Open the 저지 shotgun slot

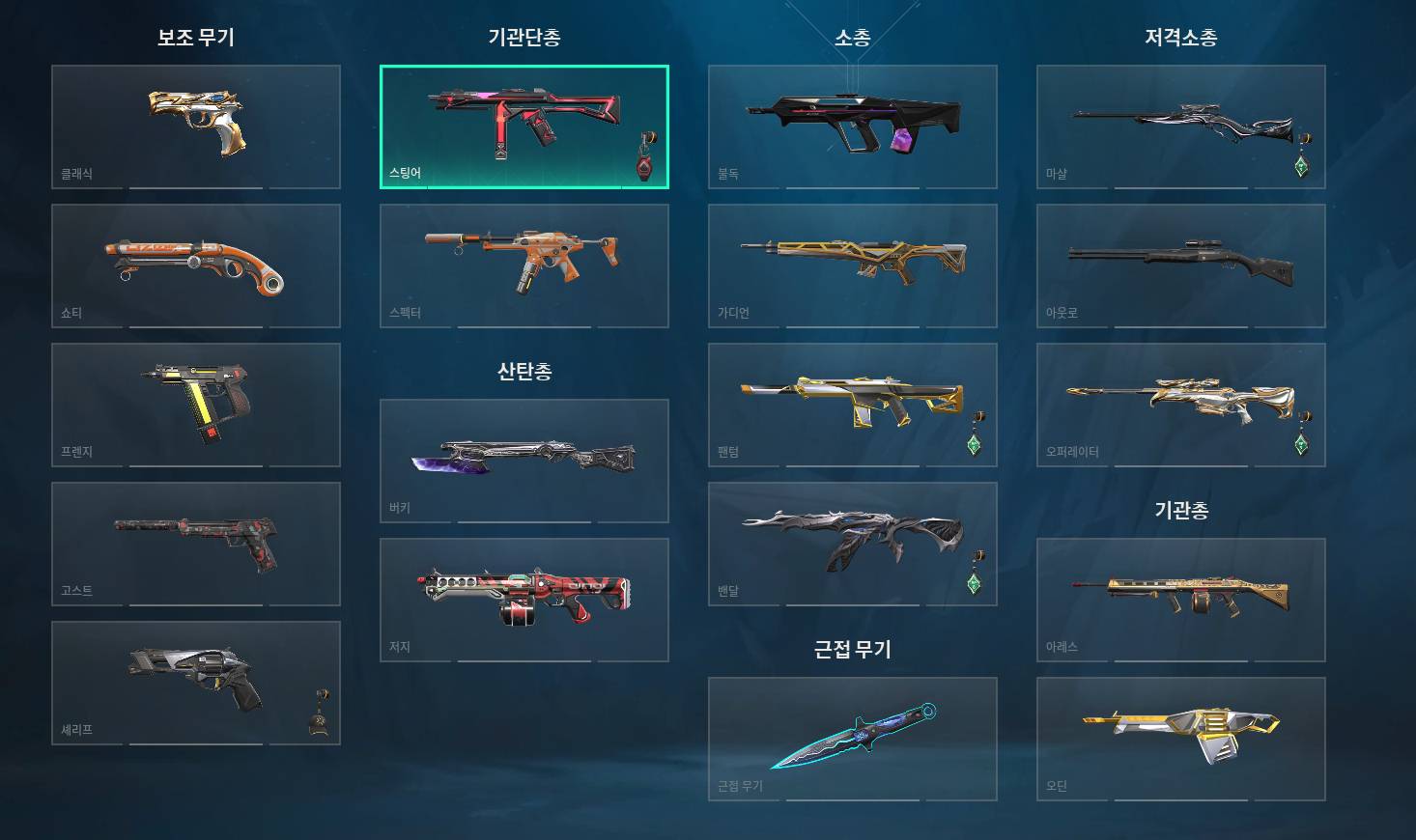click(x=524, y=600)
